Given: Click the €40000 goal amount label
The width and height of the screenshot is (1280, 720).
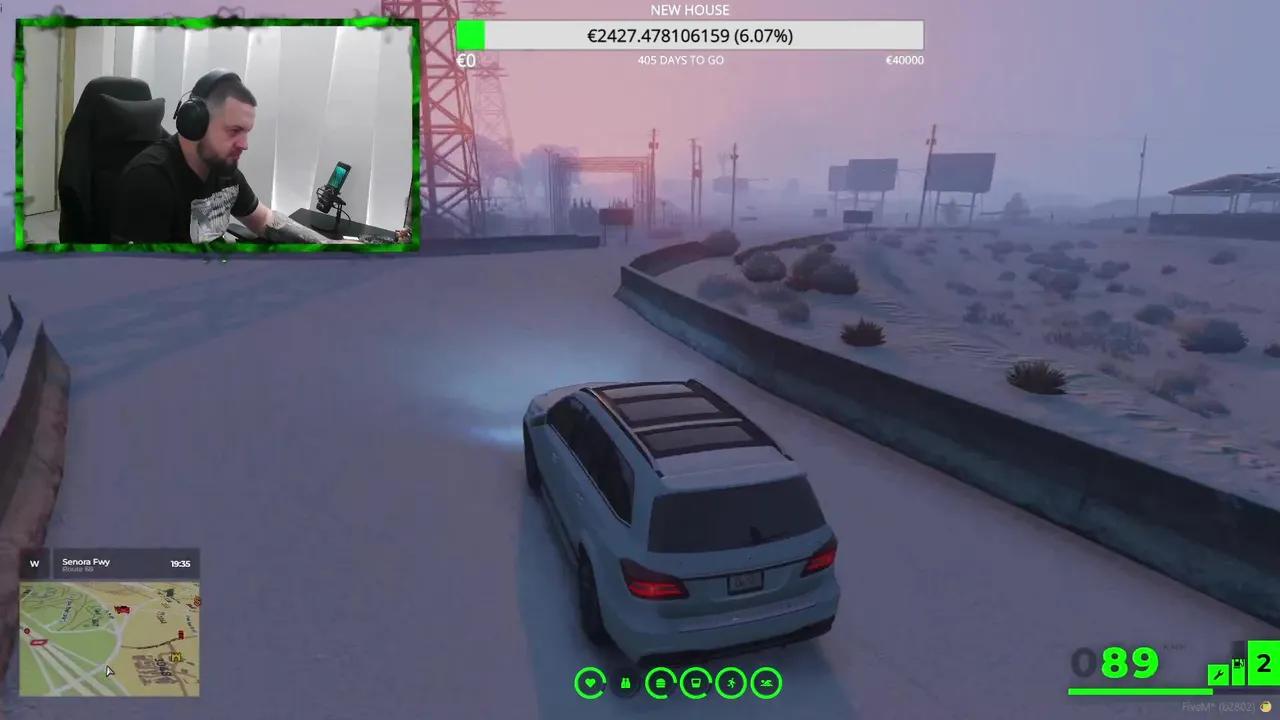Looking at the screenshot, I should [905, 60].
